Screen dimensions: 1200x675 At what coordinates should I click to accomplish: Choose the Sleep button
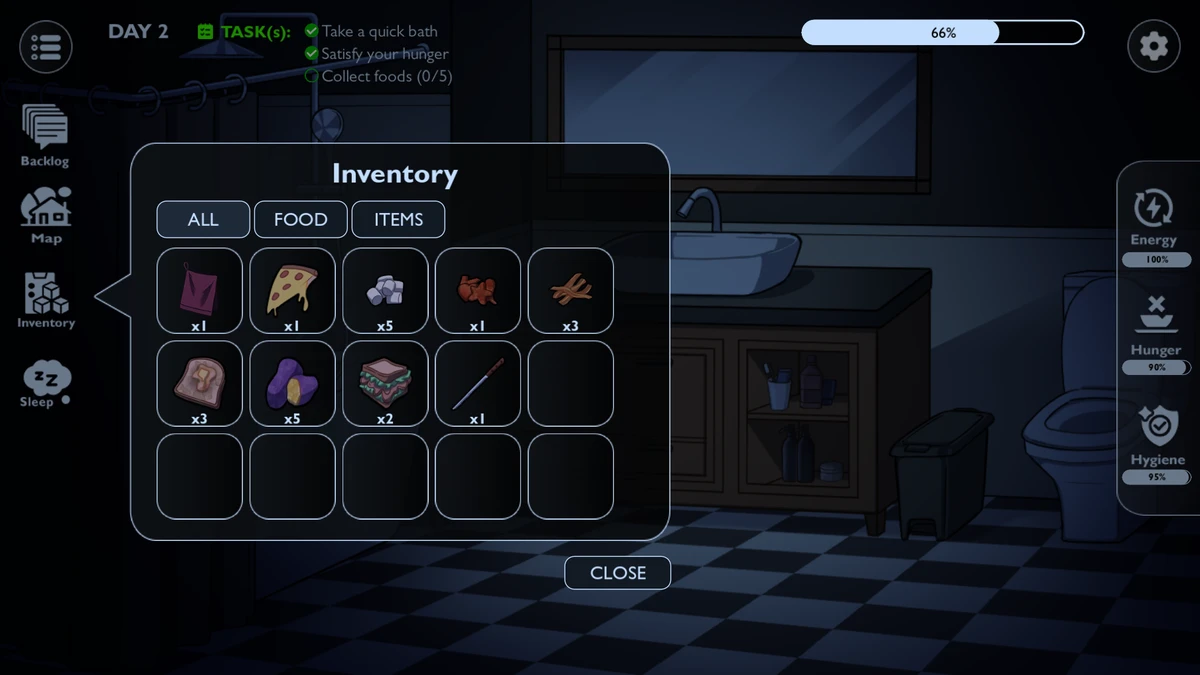[x=45, y=384]
